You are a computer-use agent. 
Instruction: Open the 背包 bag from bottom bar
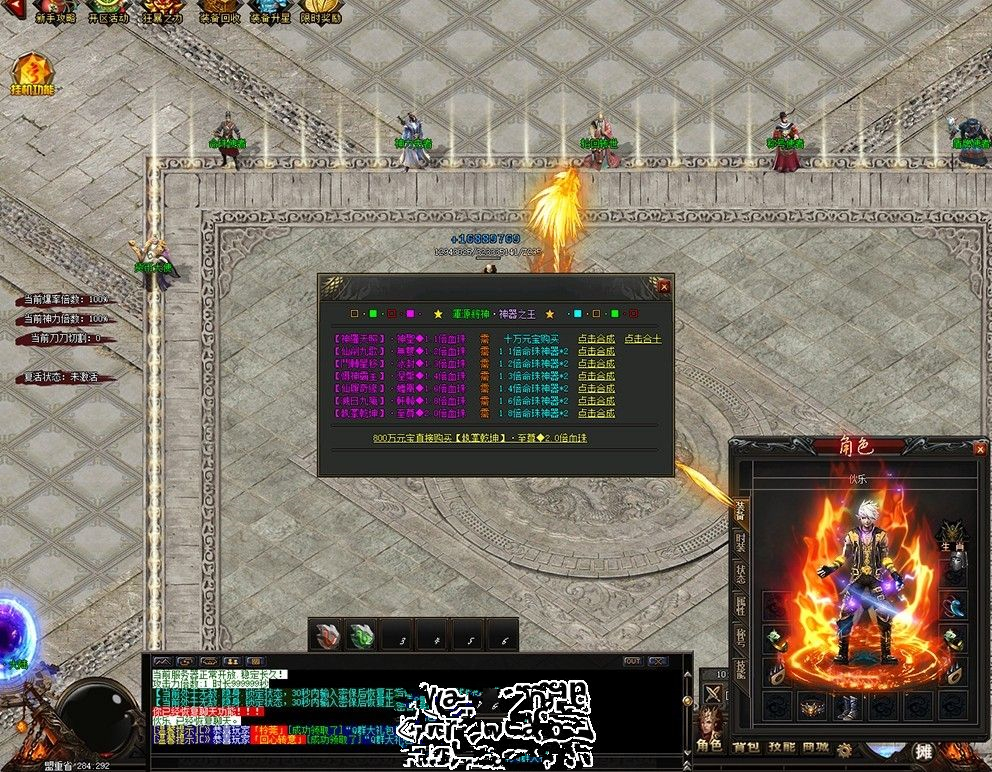(746, 746)
